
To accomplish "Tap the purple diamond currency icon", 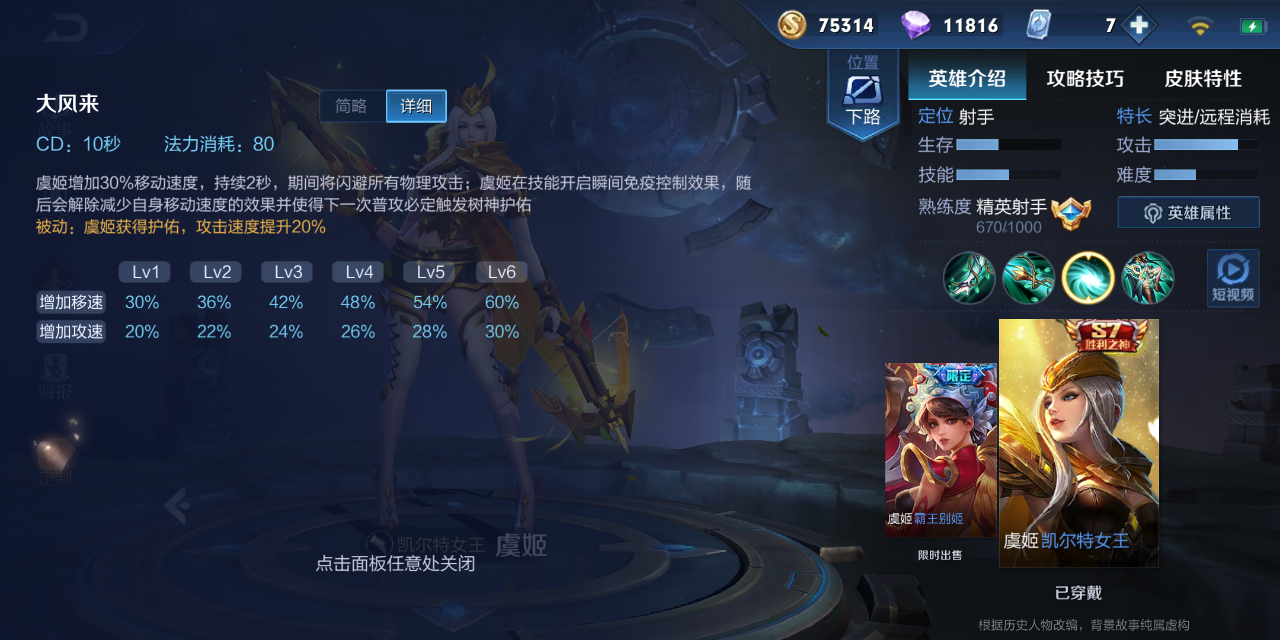I will 915,25.
